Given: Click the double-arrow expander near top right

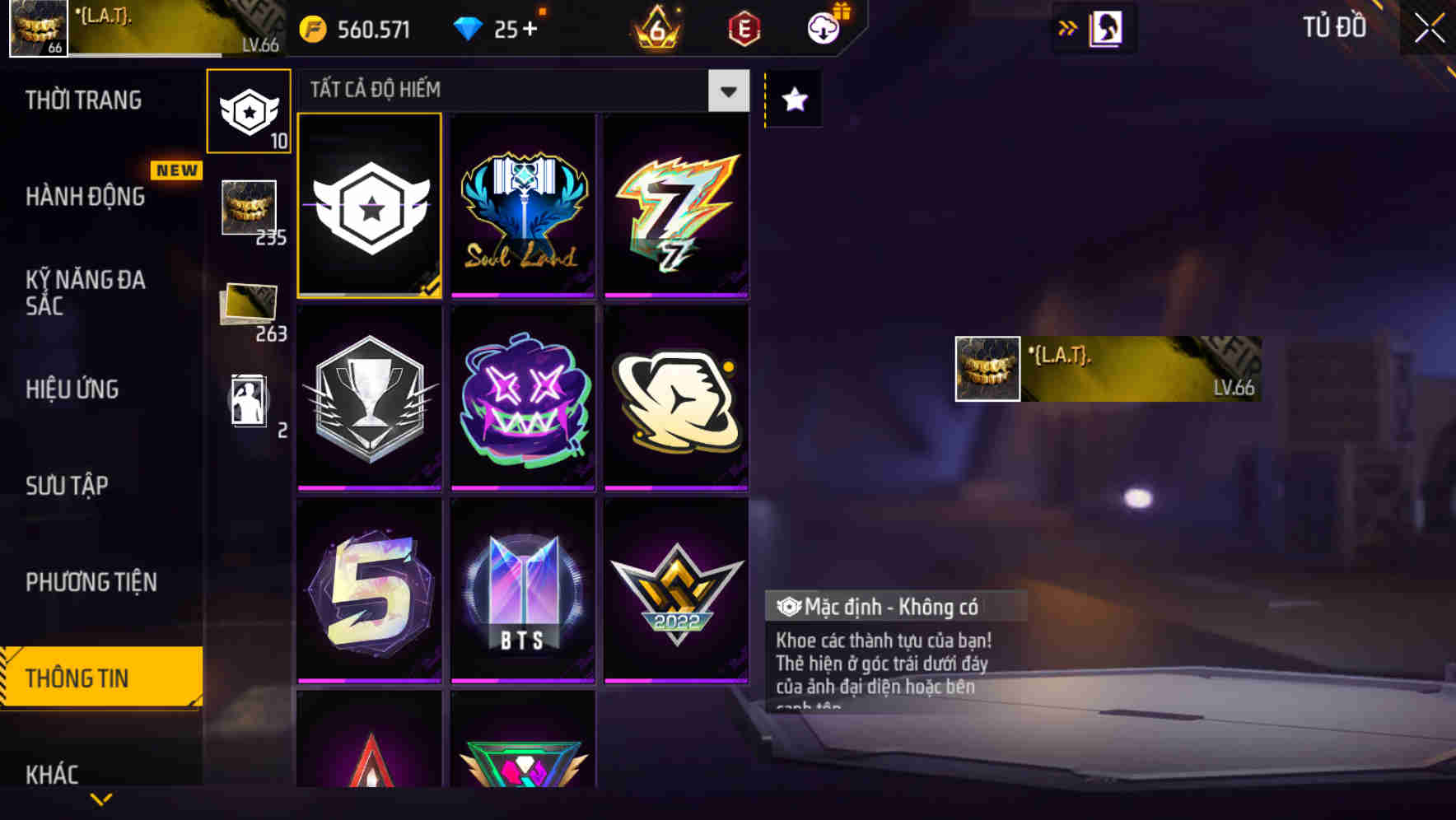Looking at the screenshot, I should (1068, 27).
